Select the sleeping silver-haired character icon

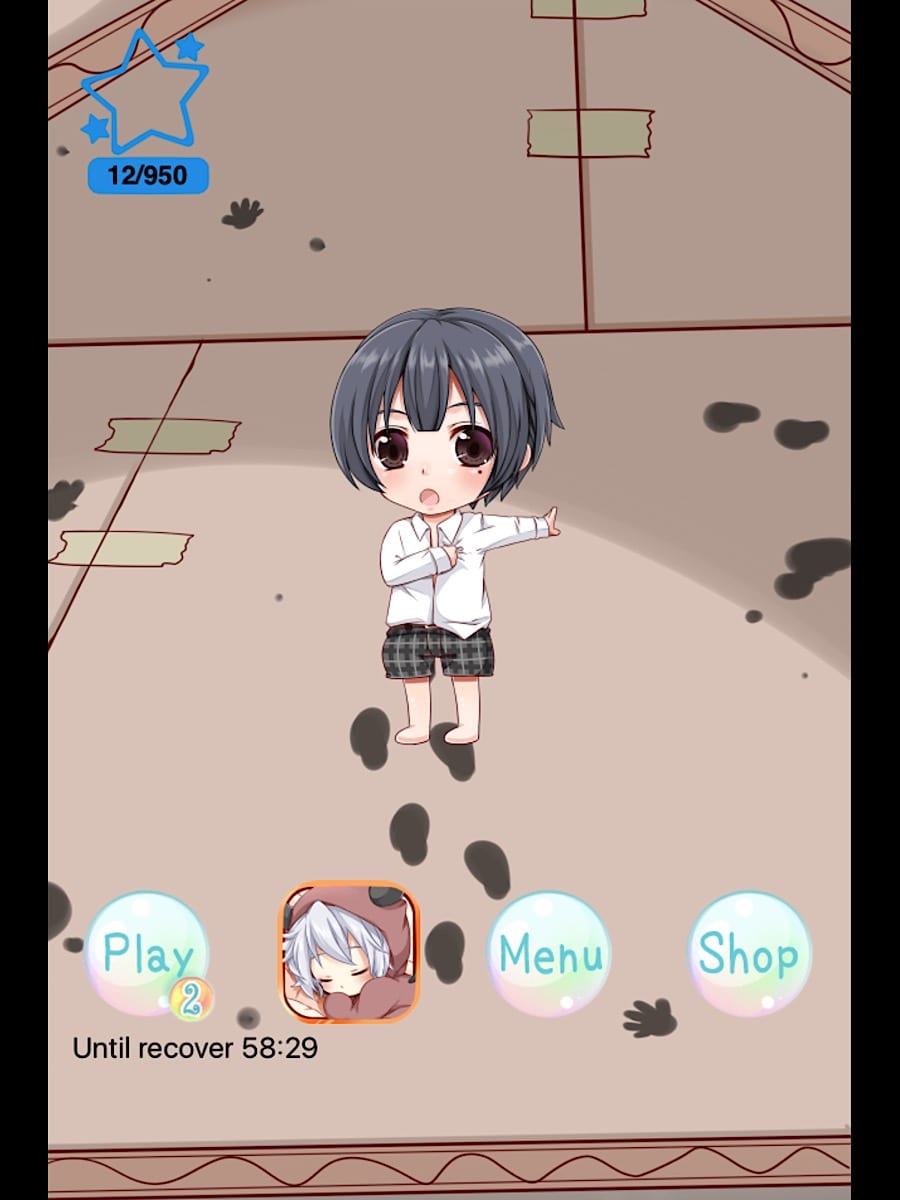(349, 952)
